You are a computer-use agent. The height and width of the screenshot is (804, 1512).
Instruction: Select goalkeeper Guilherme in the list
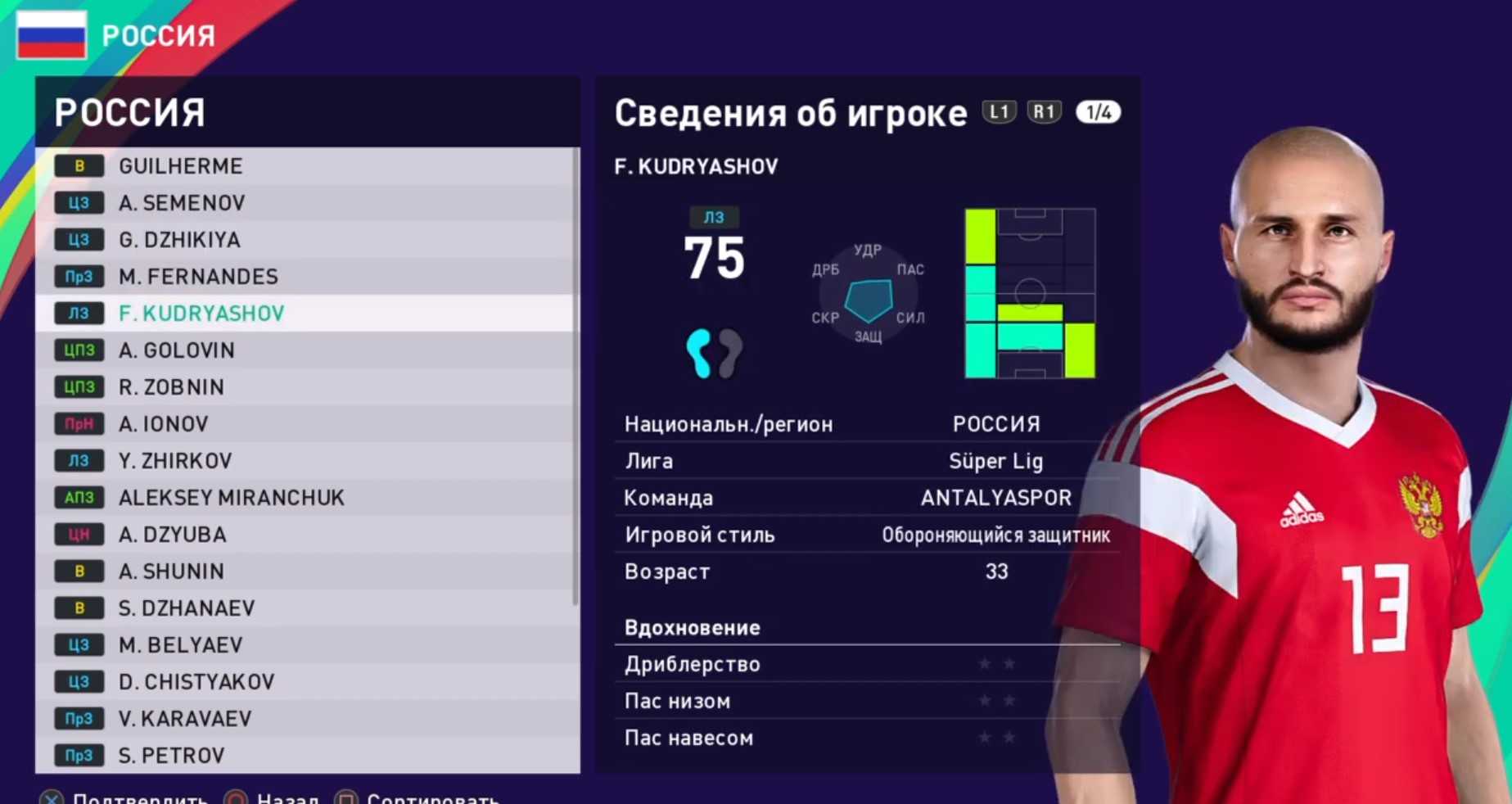(181, 166)
